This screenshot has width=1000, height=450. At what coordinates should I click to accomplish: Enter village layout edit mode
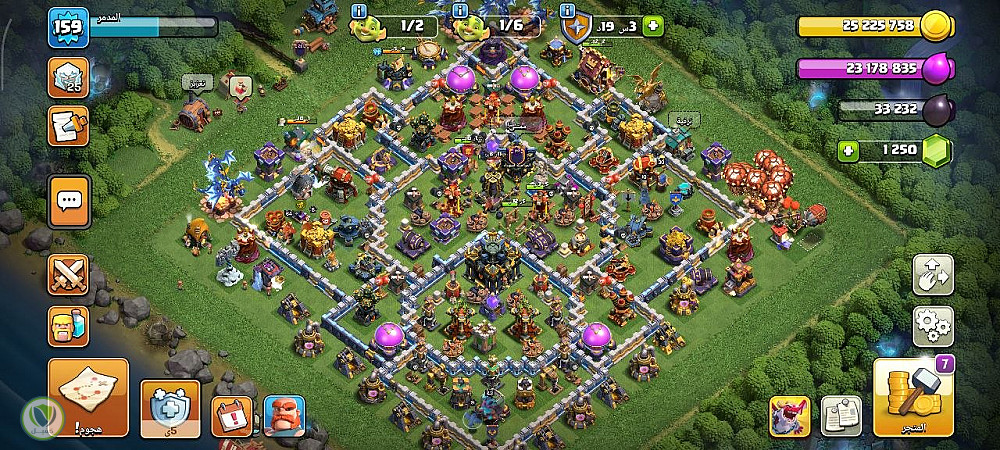(x=932, y=275)
